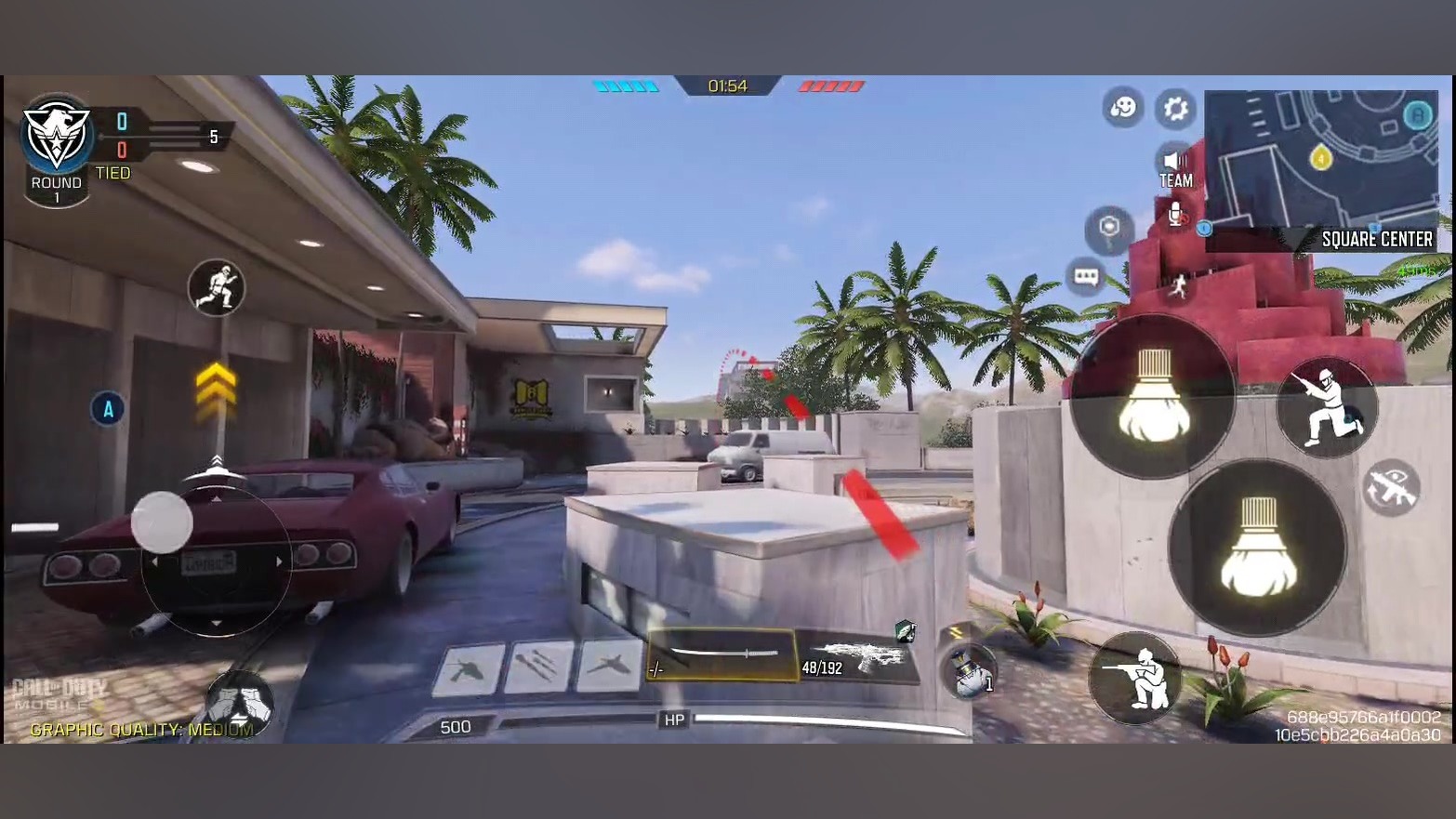
Task: Tap the map ping marker button
Action: coord(1109,229)
